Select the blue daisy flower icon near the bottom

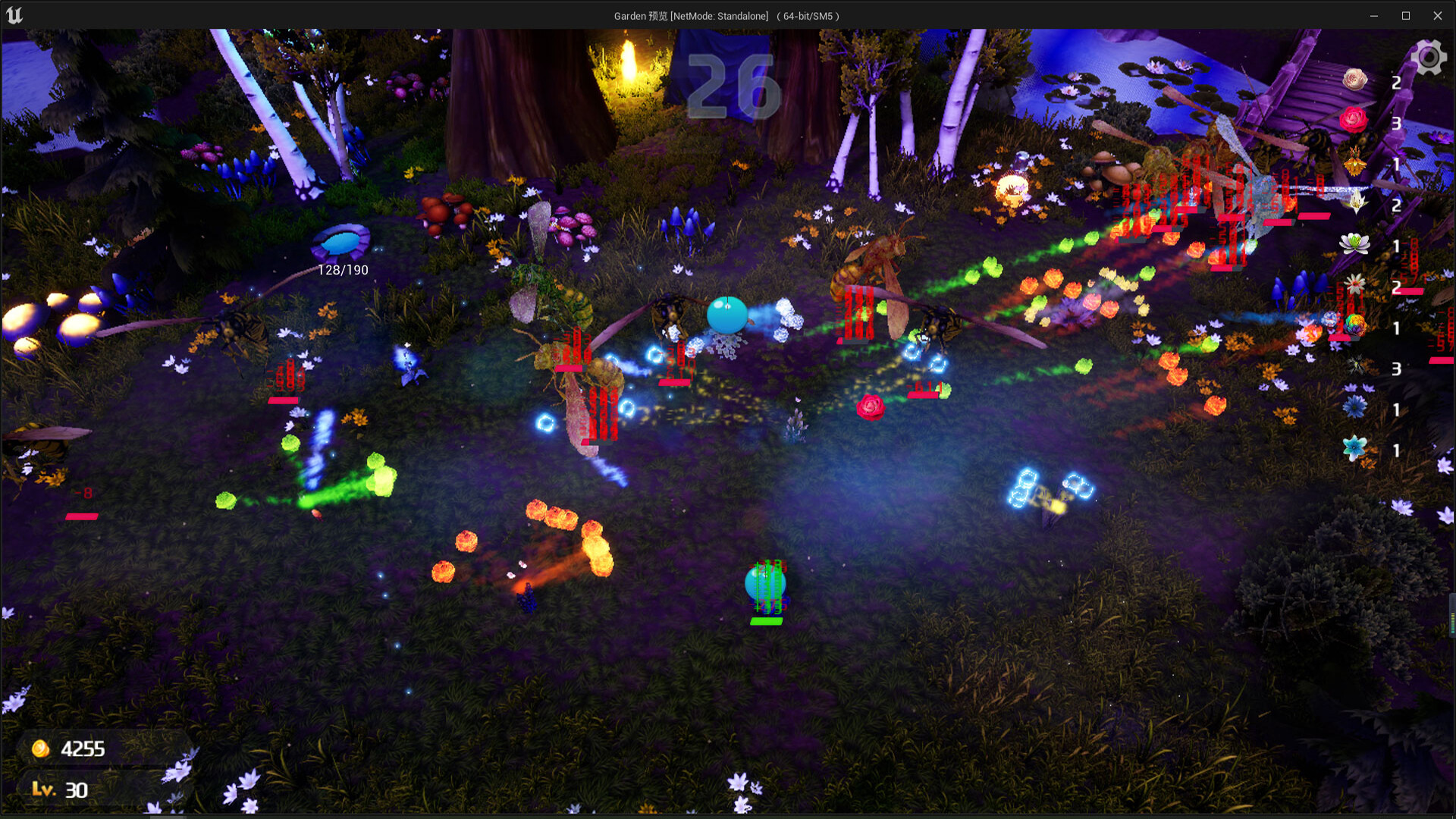(x=1354, y=407)
